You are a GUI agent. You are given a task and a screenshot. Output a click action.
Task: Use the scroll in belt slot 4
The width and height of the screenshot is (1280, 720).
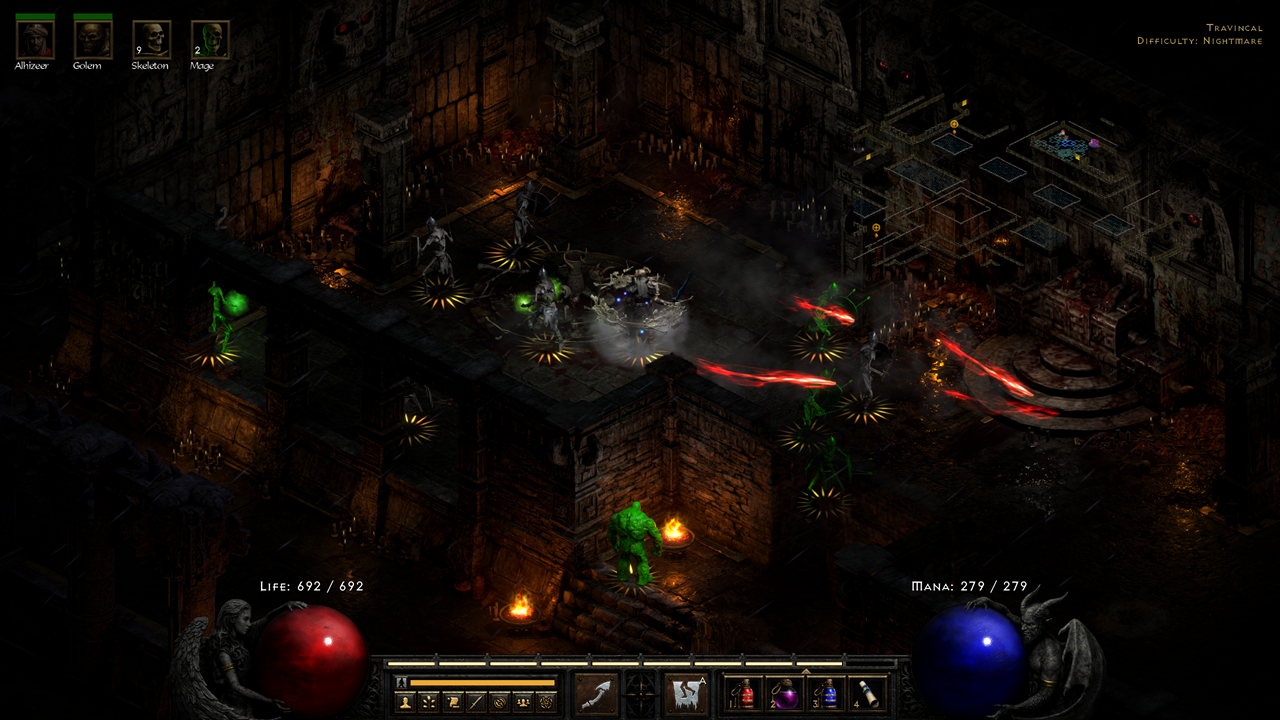point(866,694)
